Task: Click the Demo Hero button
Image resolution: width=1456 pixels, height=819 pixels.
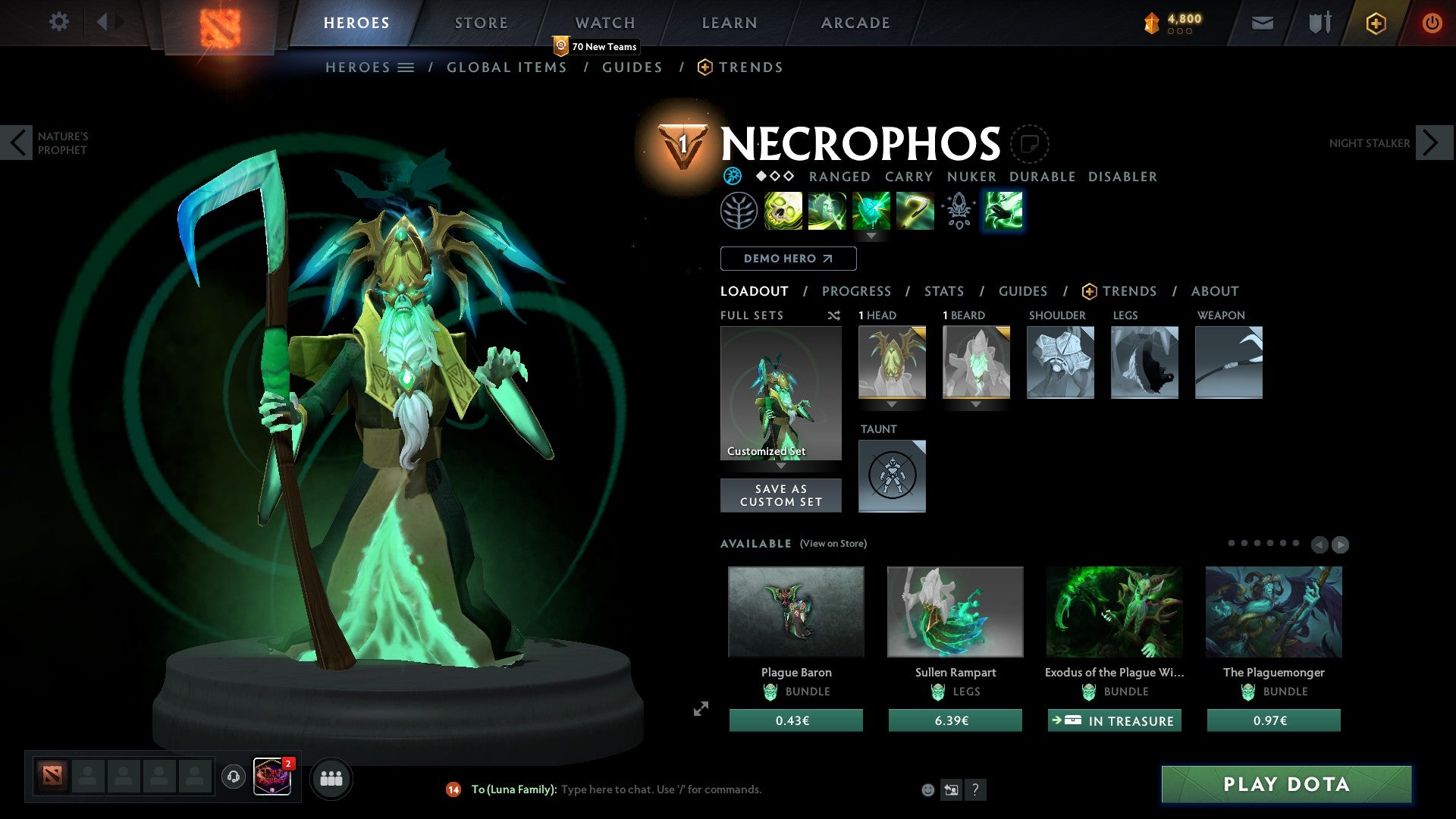Action: 788,258
